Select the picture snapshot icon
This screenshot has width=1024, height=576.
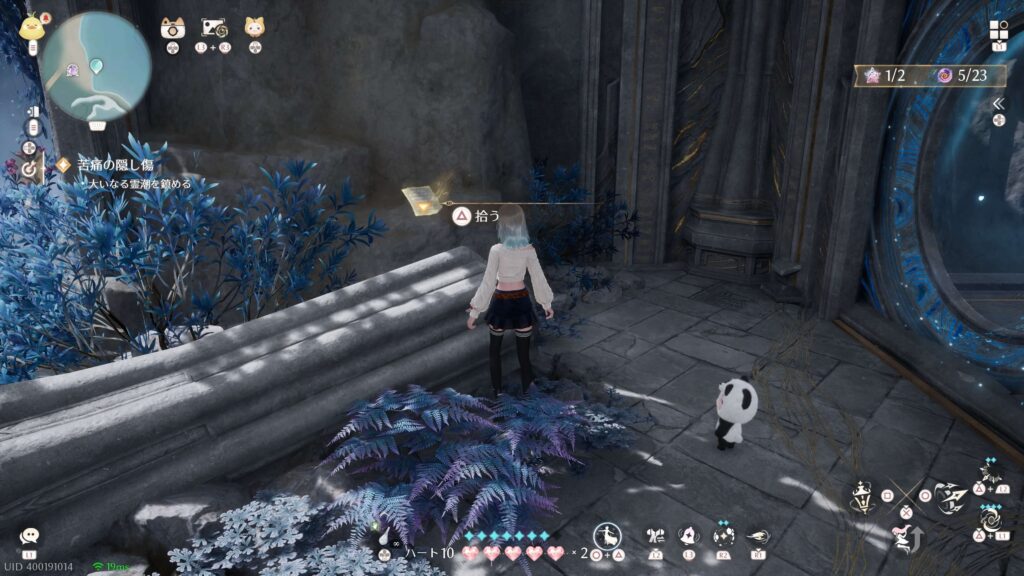point(214,28)
